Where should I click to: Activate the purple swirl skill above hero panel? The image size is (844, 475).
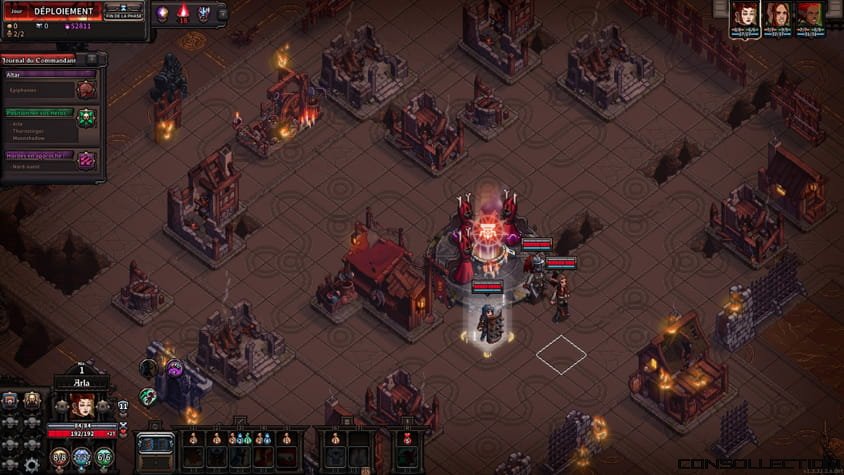[174, 368]
